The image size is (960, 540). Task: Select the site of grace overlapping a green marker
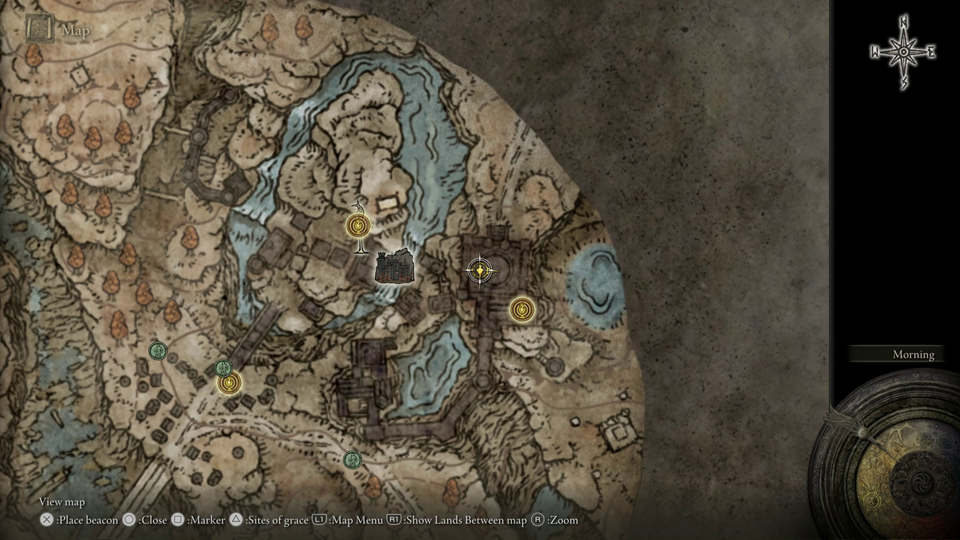point(231,382)
